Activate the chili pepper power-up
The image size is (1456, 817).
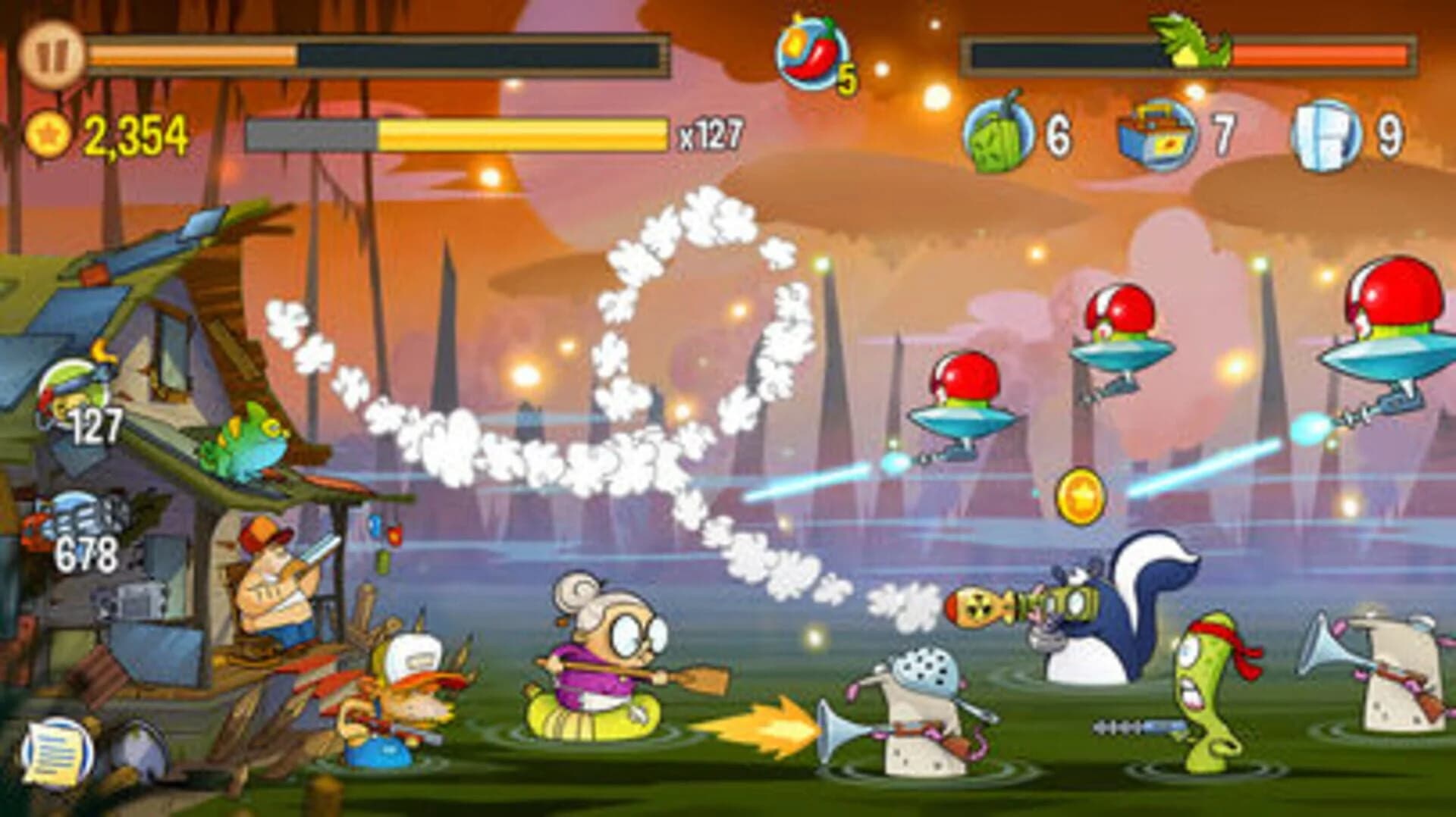tap(811, 53)
